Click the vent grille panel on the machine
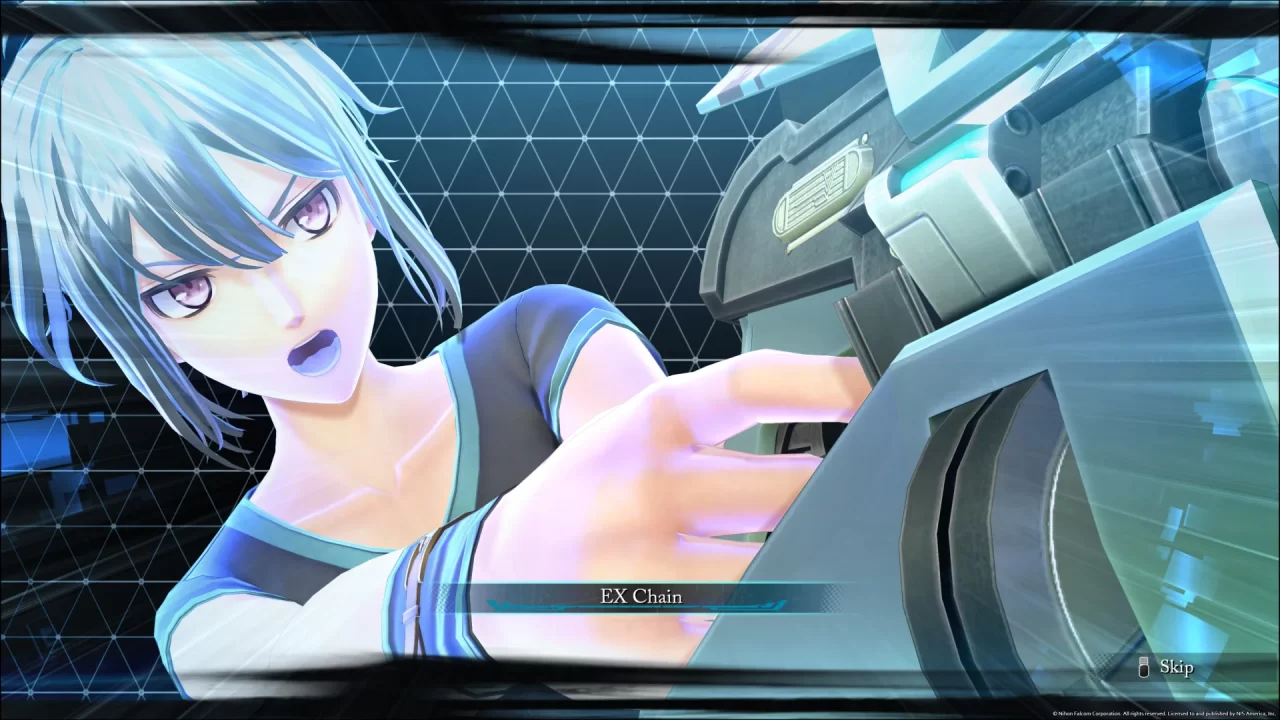Screen dimensions: 1280x720 point(820,185)
